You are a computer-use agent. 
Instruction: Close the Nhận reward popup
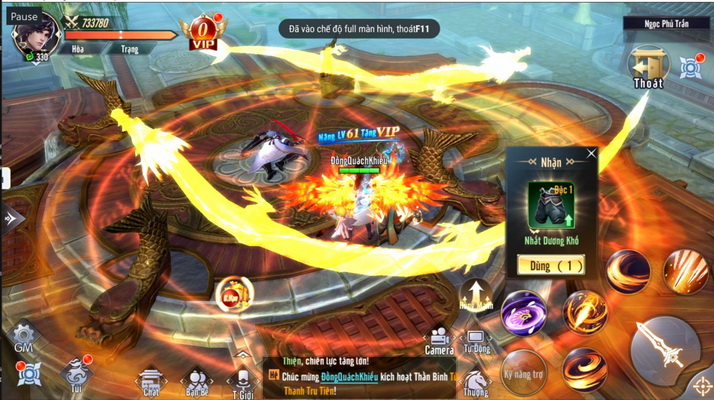[x=591, y=155]
